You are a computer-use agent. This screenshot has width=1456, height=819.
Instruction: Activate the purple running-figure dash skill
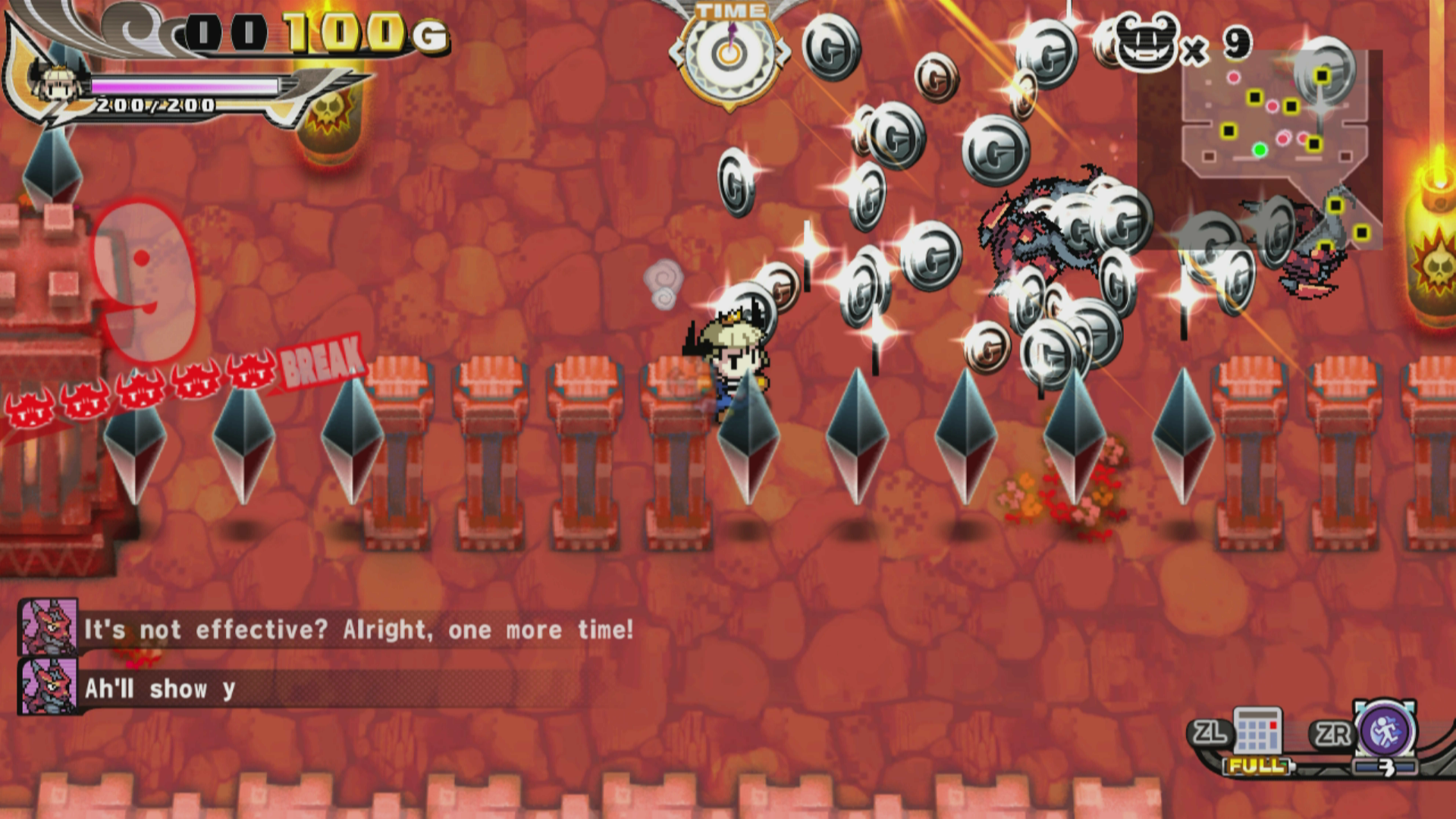pos(1385,731)
